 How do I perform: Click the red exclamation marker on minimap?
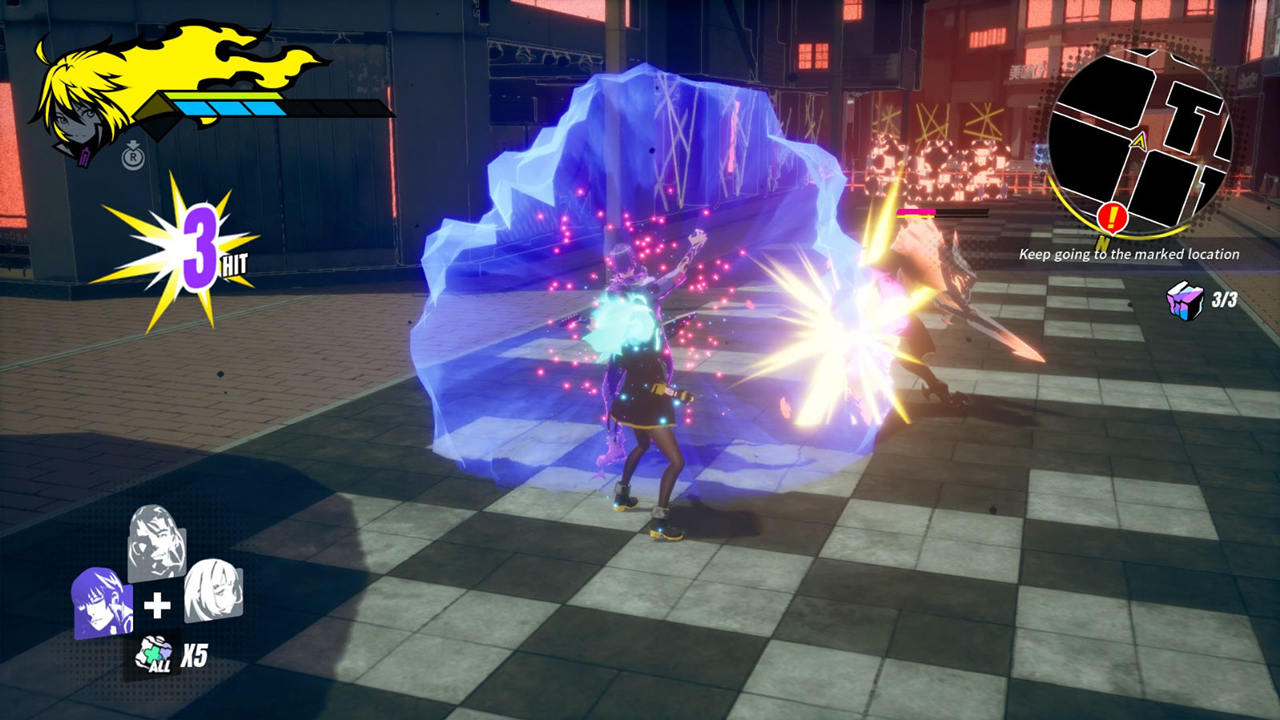click(1111, 217)
